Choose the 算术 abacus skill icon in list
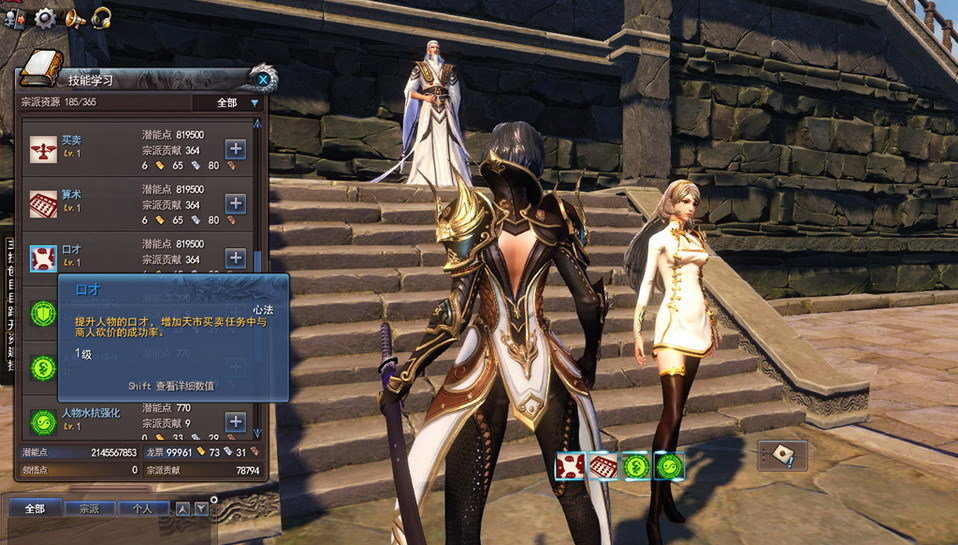 [43, 204]
